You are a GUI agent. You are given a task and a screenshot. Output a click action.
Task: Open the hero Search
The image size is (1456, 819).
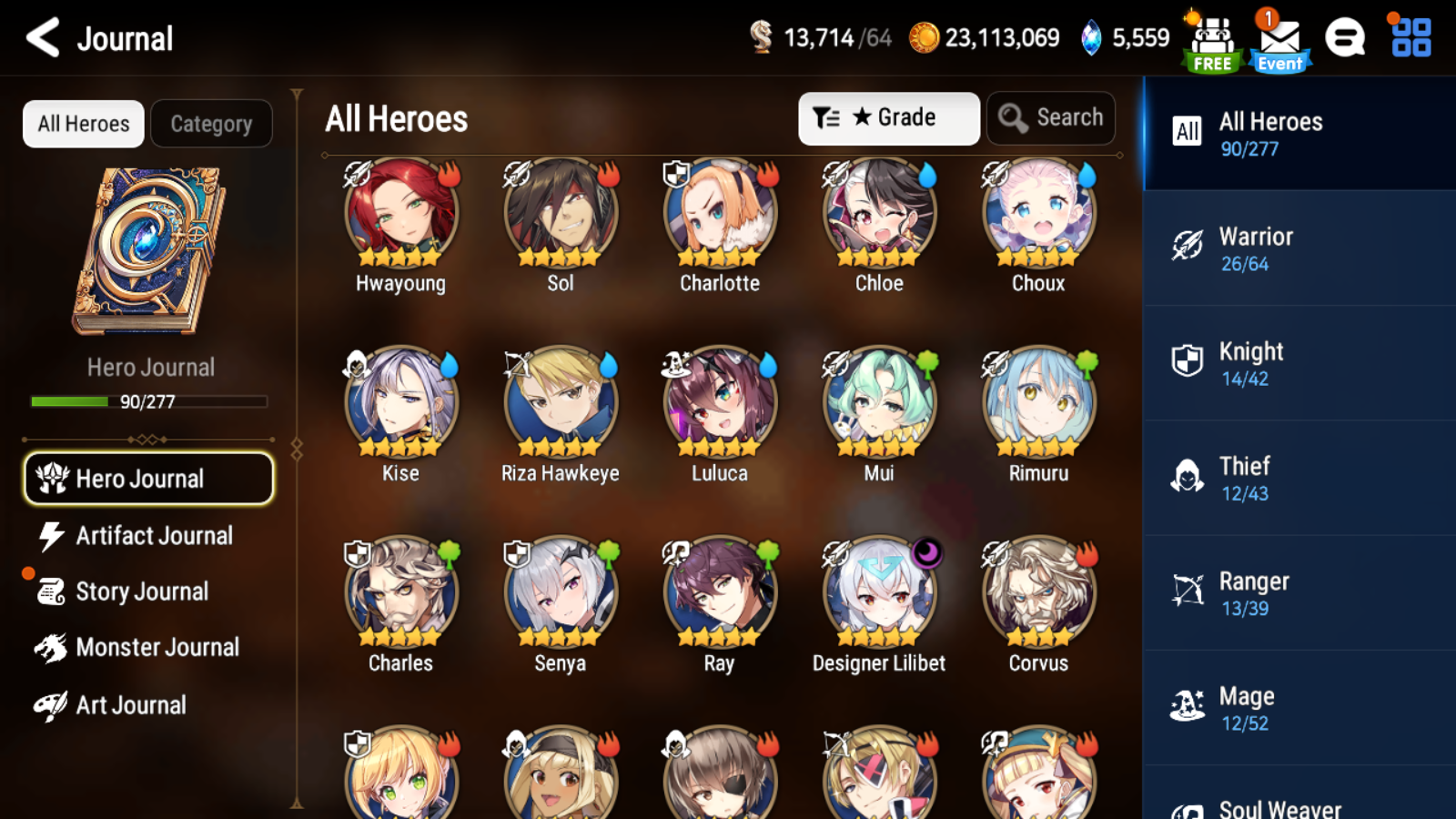[x=1050, y=117]
